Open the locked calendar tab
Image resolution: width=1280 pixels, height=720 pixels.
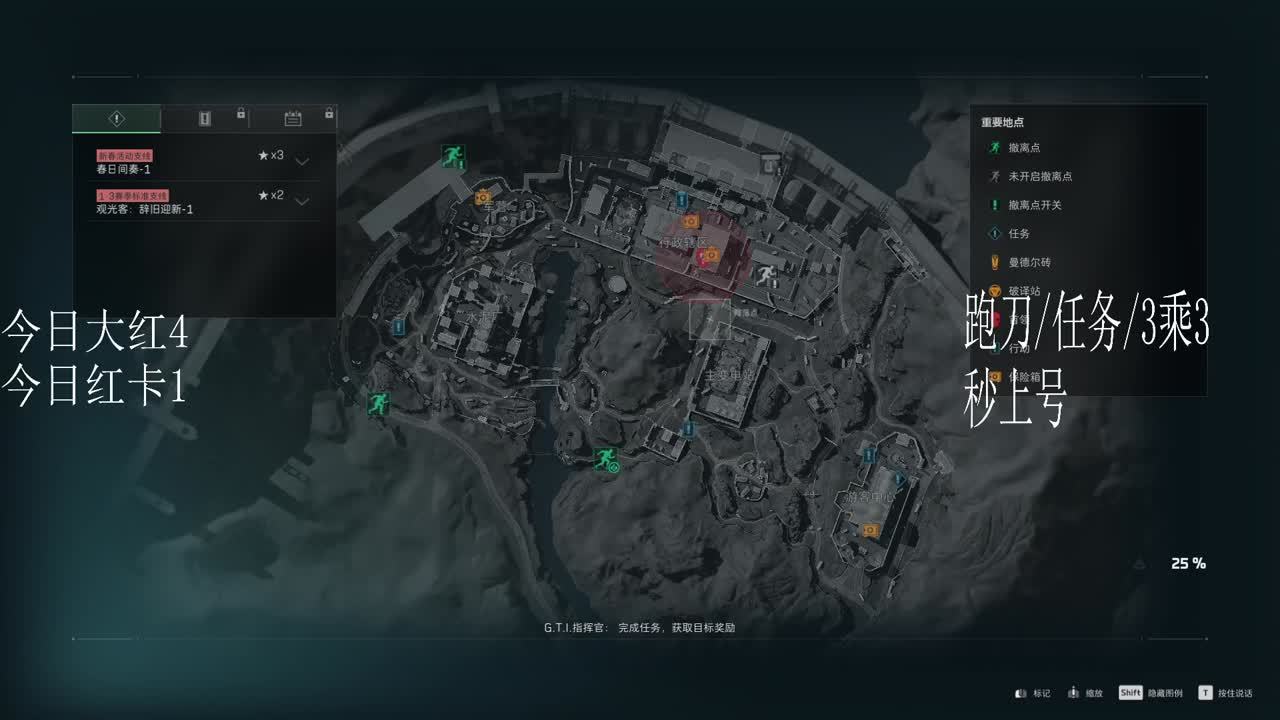[x=293, y=119]
